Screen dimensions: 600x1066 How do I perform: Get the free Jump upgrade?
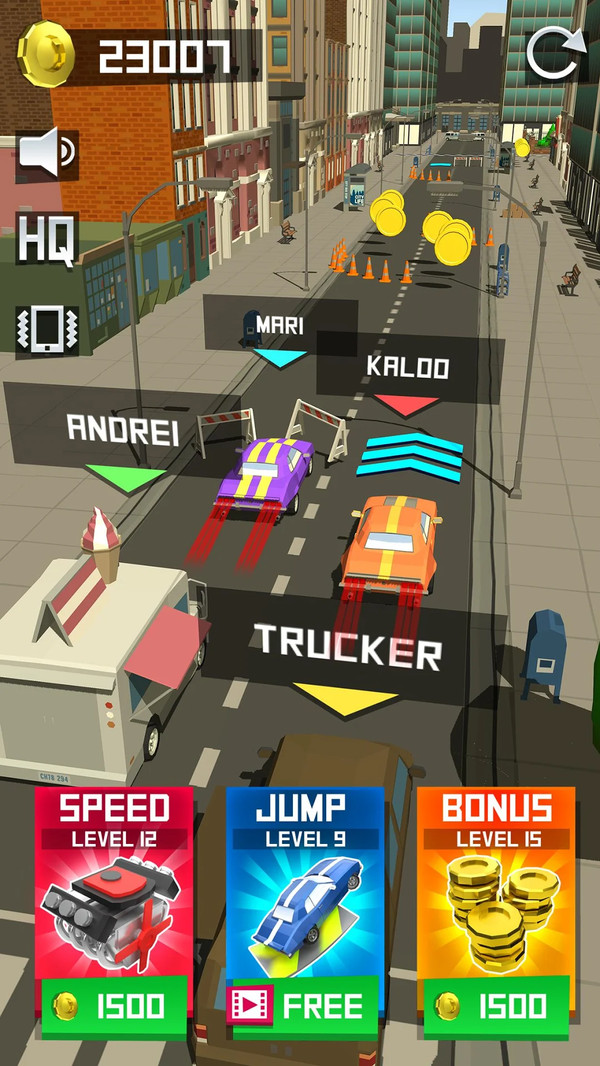(x=304, y=1004)
